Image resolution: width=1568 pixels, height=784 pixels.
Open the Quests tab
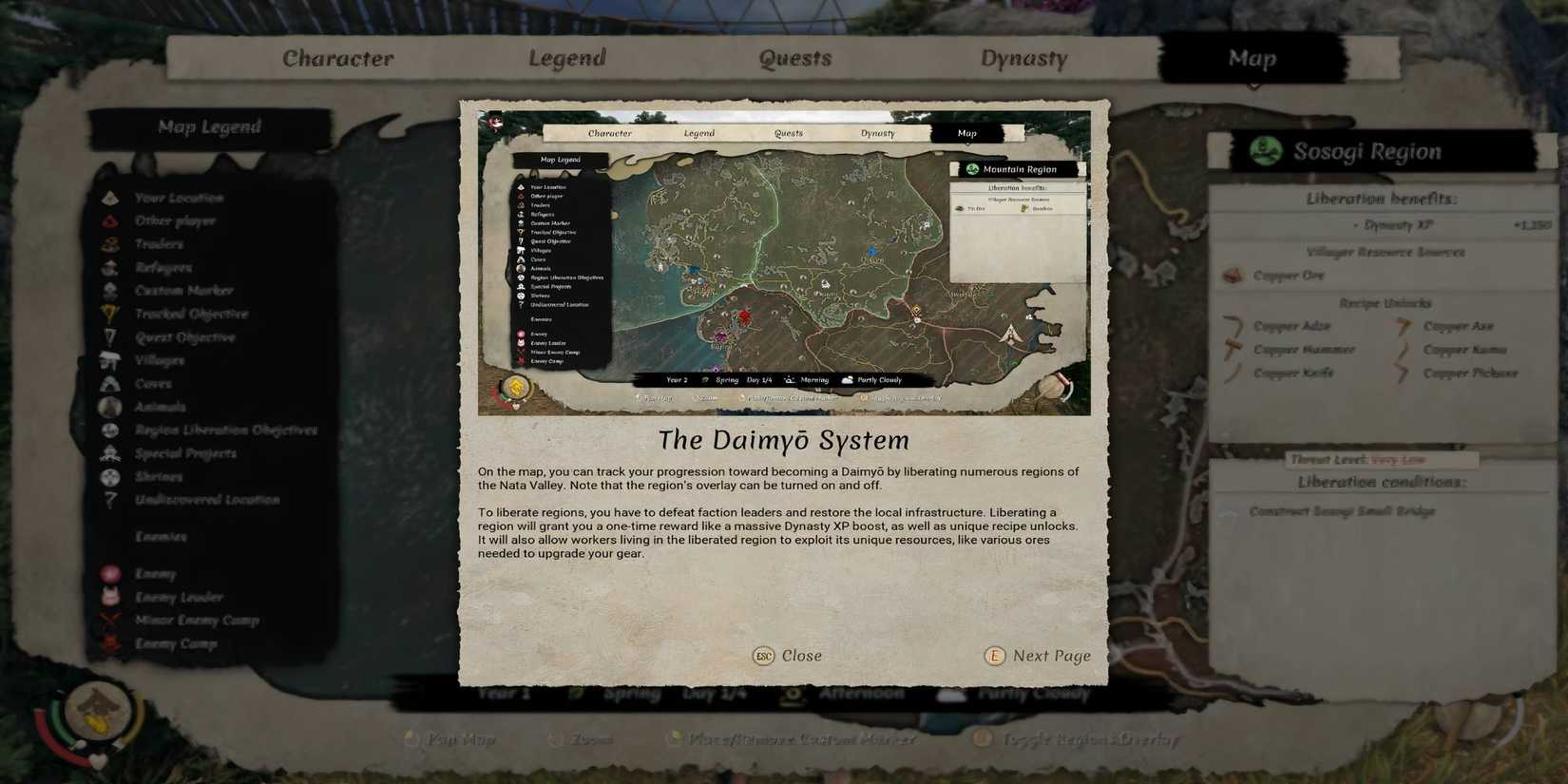795,58
